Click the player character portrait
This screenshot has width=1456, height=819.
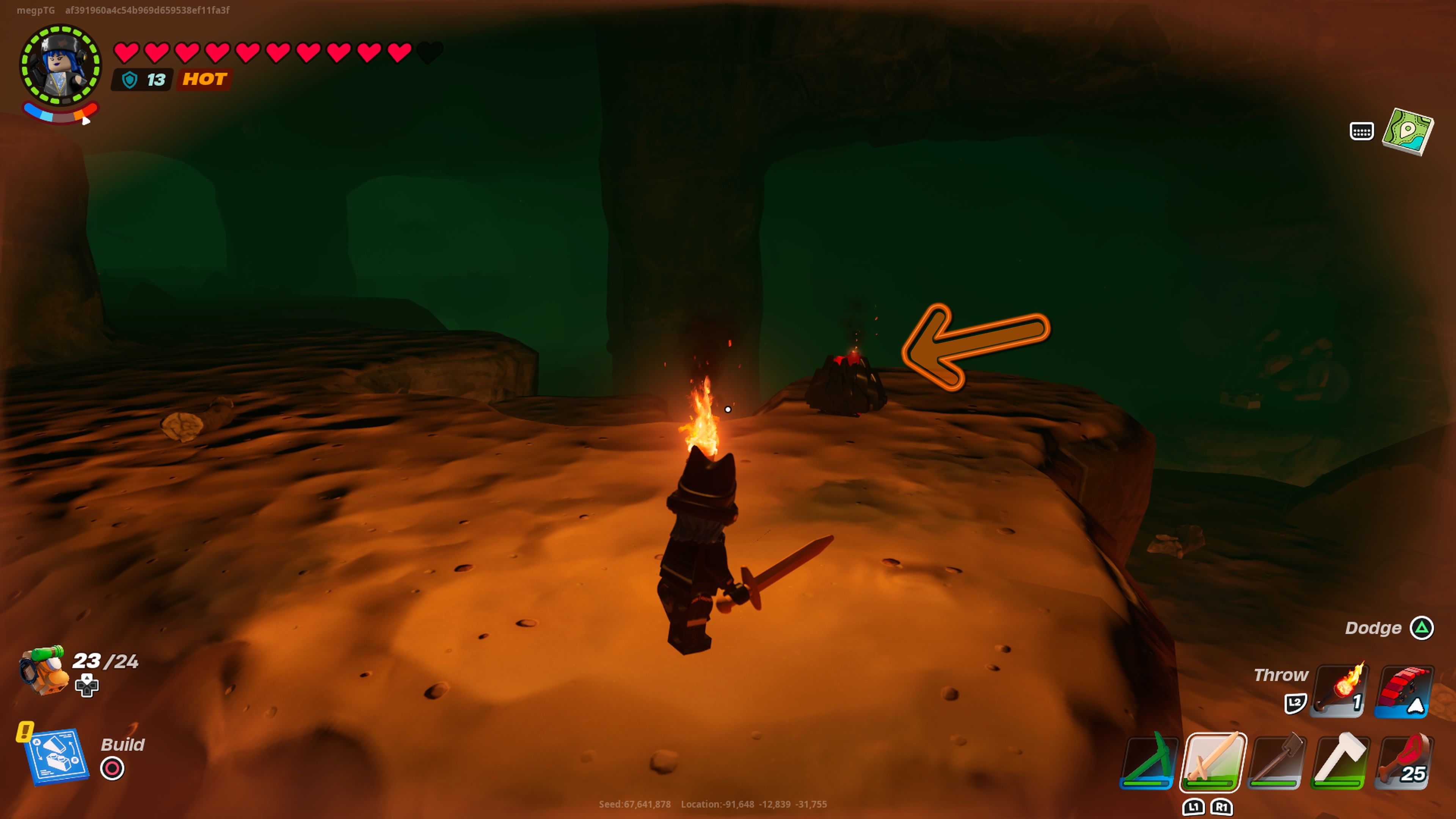pos(61,66)
